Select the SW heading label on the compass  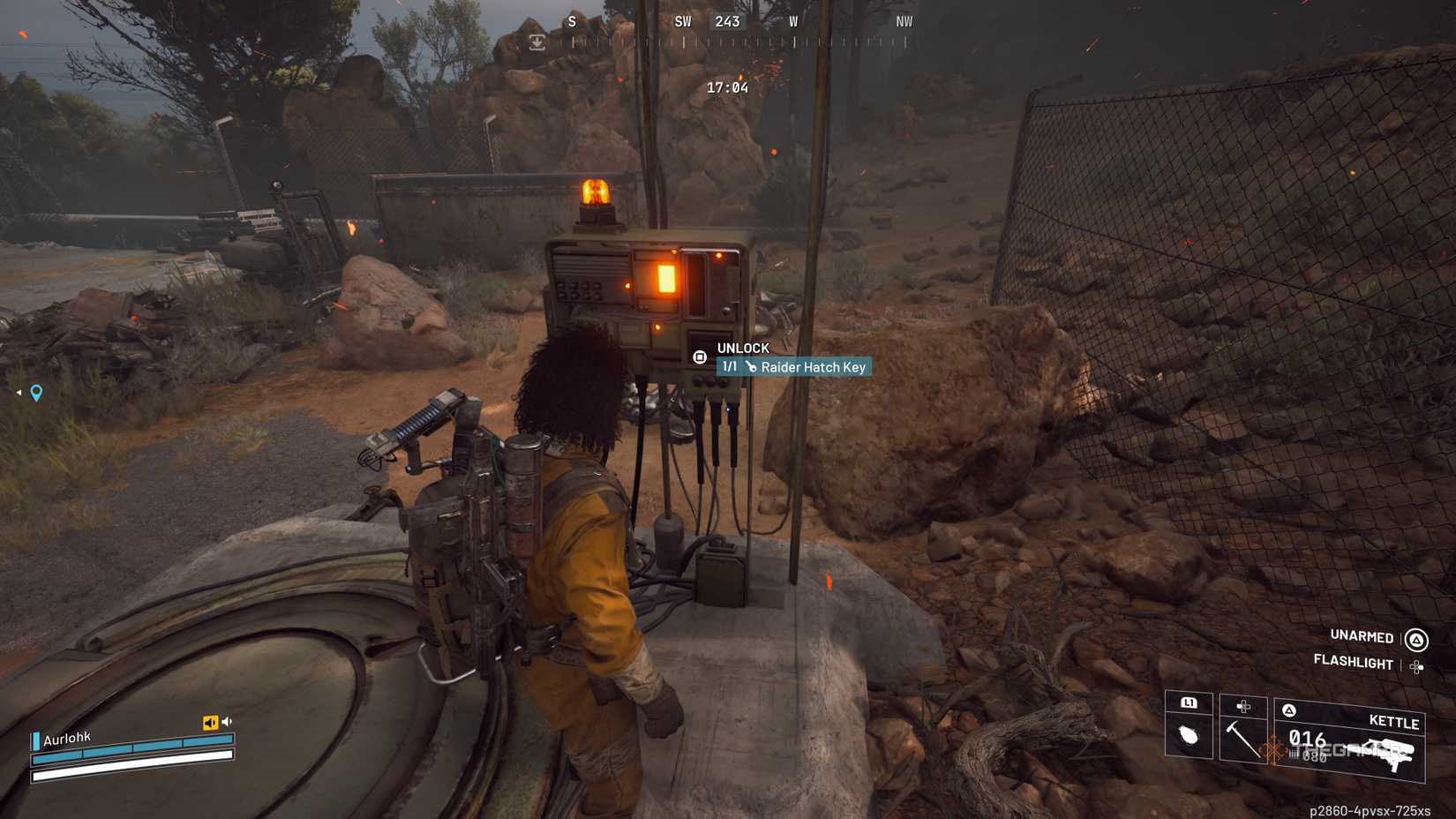click(681, 21)
